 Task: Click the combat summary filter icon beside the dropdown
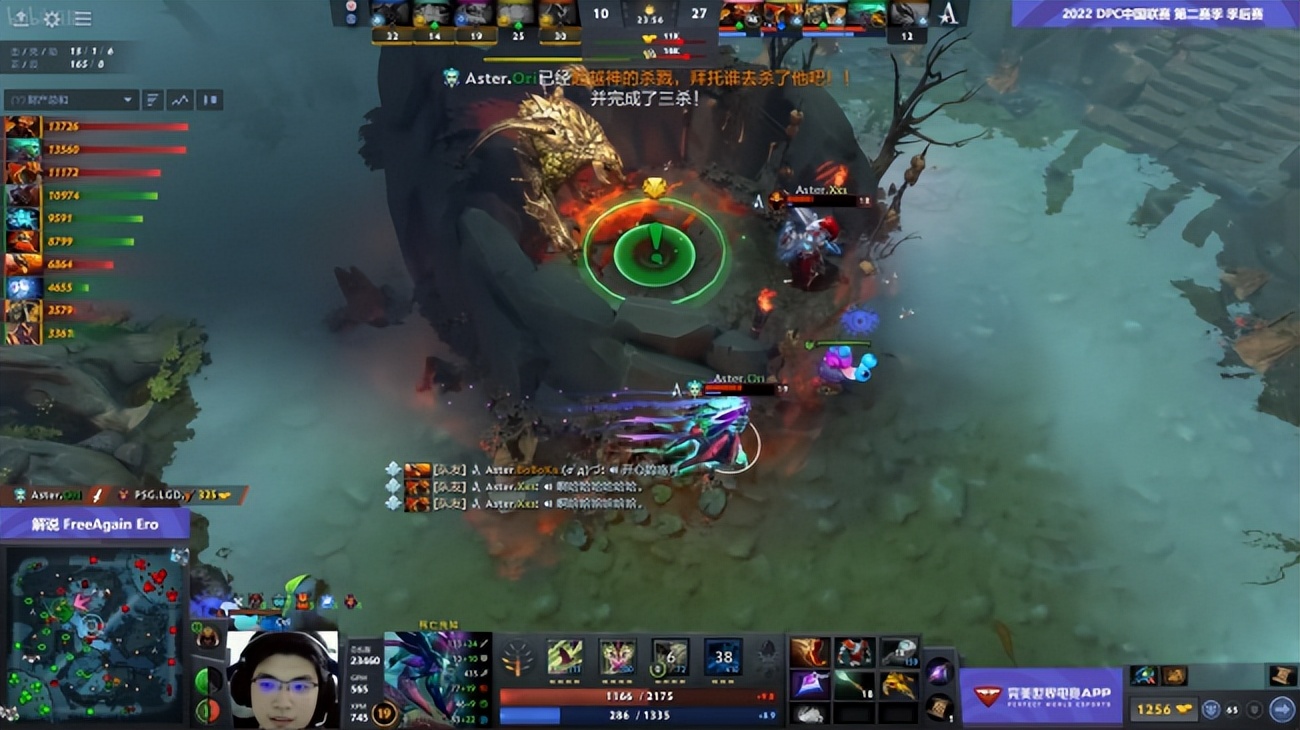153,99
